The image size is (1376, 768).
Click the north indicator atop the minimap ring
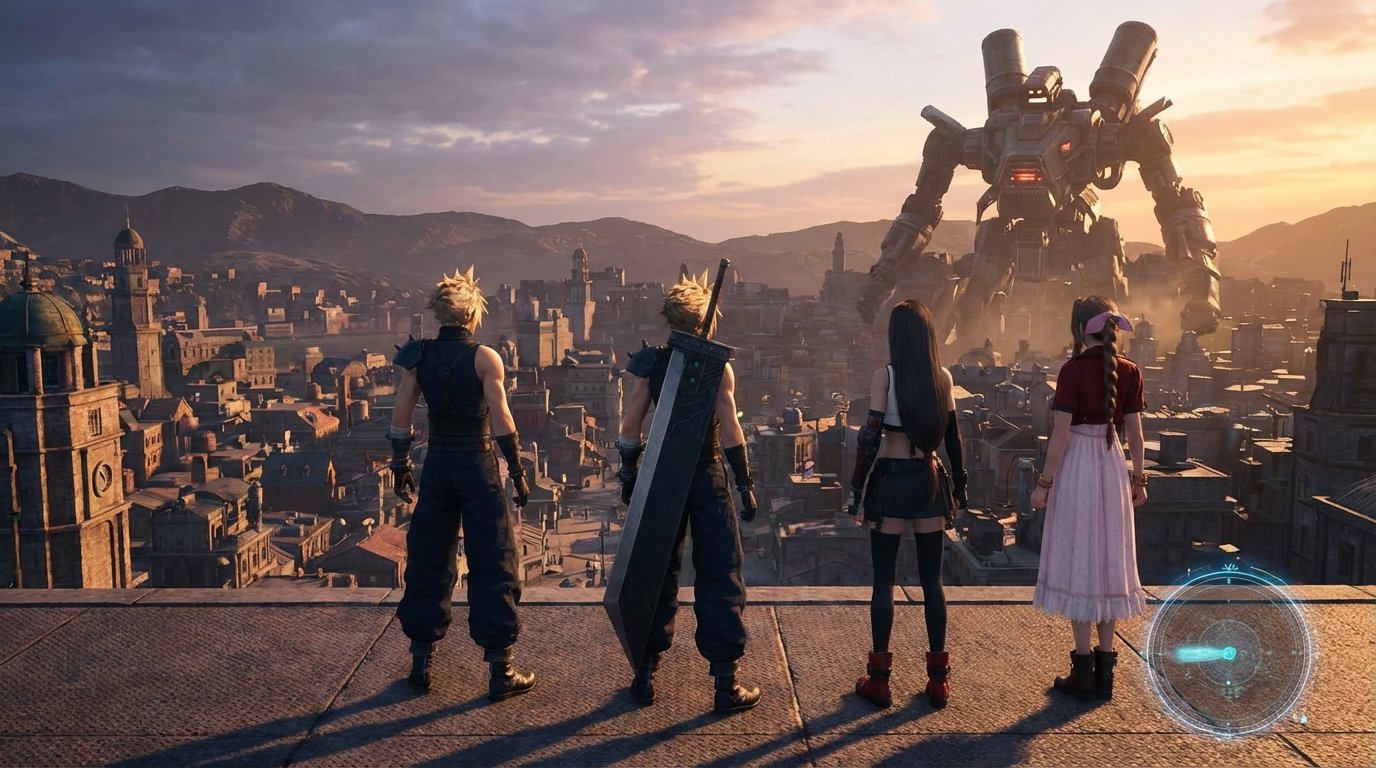(x=1230, y=566)
